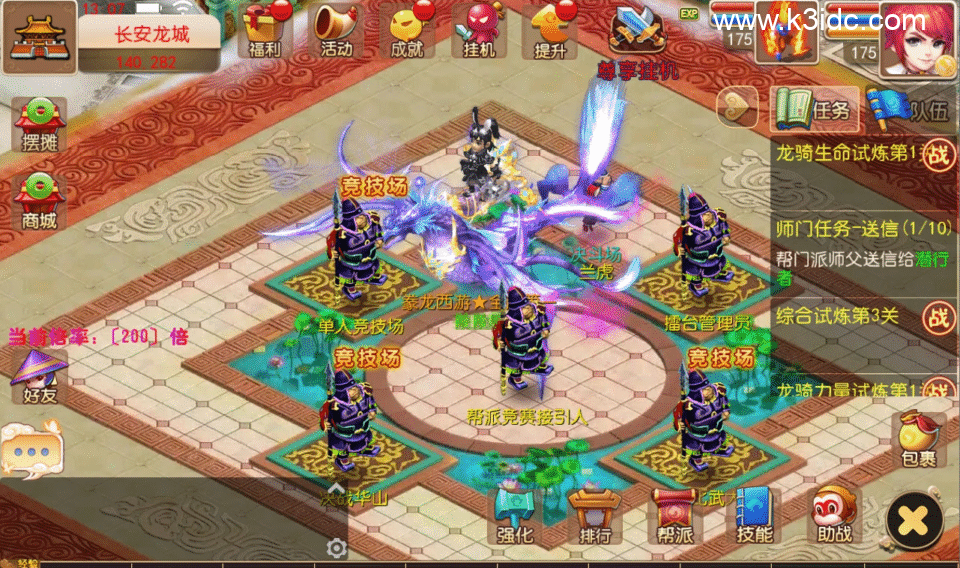
Task: Switch to the 任务 quest tab
Action: coord(814,108)
